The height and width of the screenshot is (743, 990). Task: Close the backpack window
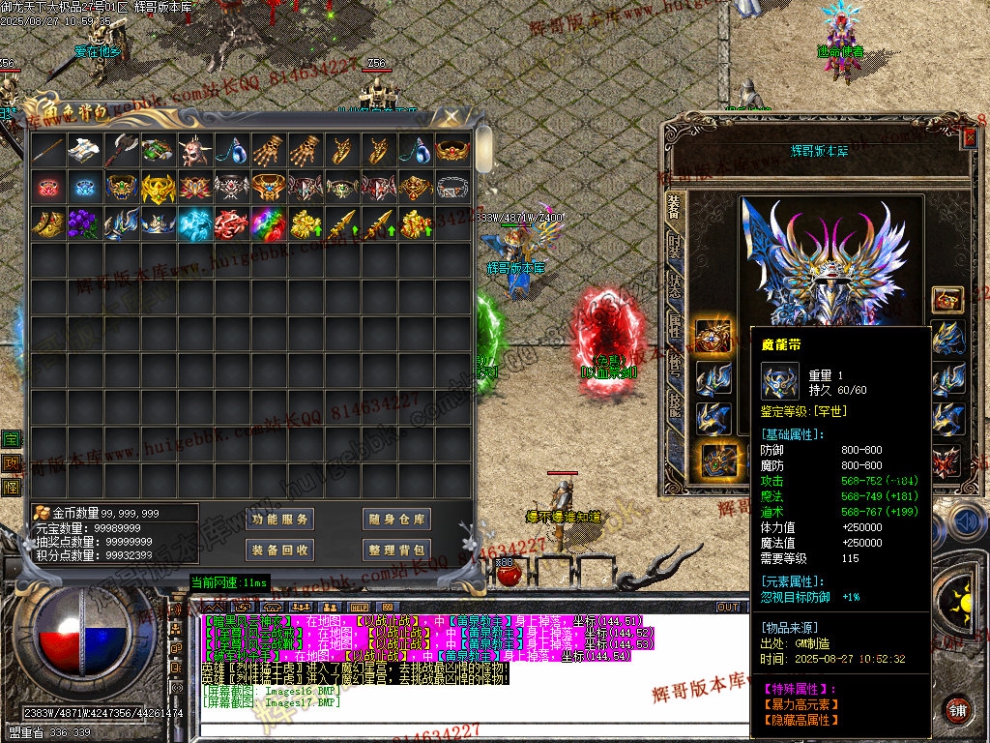tap(451, 117)
